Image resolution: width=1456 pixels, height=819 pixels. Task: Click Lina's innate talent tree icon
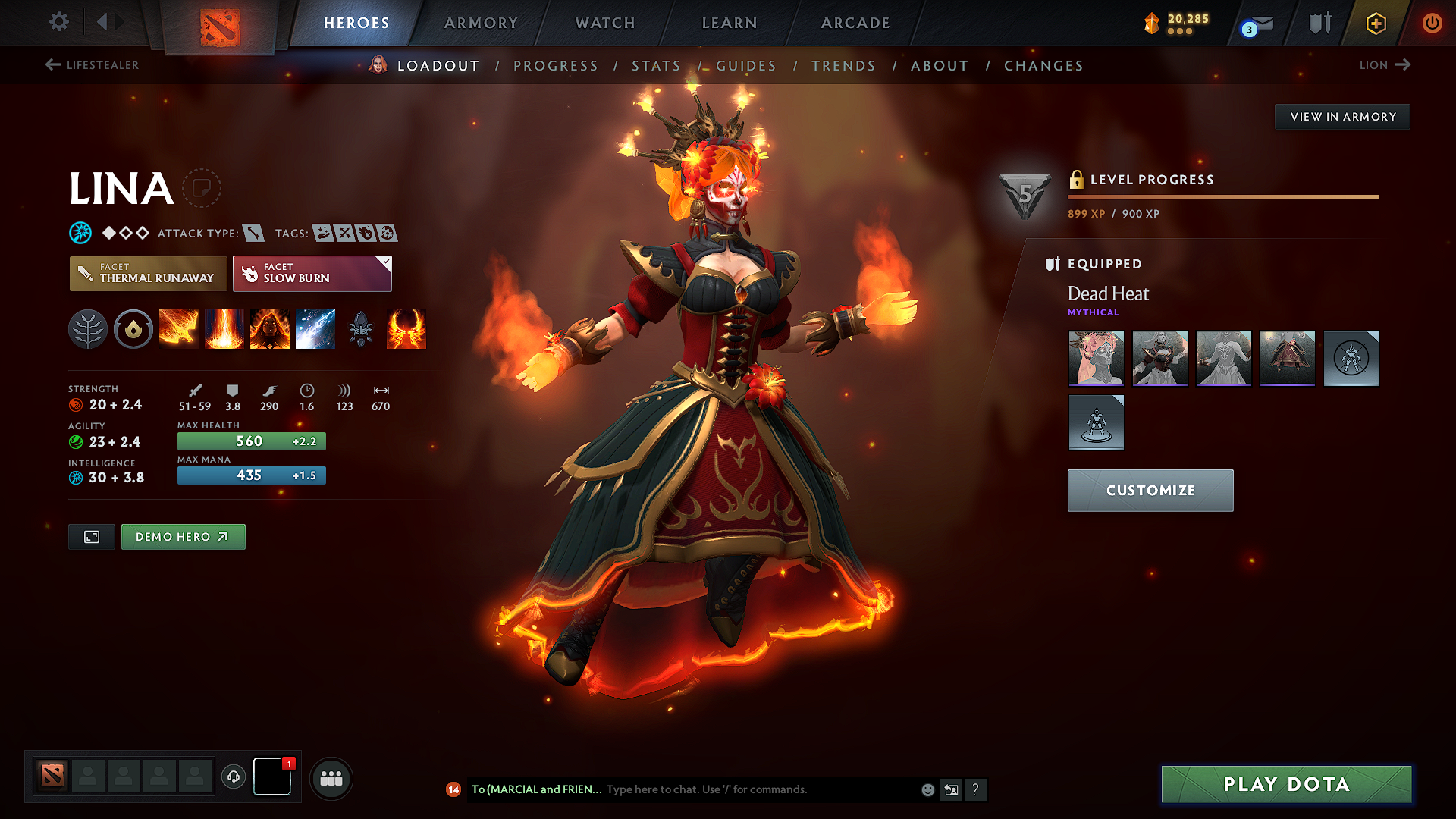pos(88,329)
